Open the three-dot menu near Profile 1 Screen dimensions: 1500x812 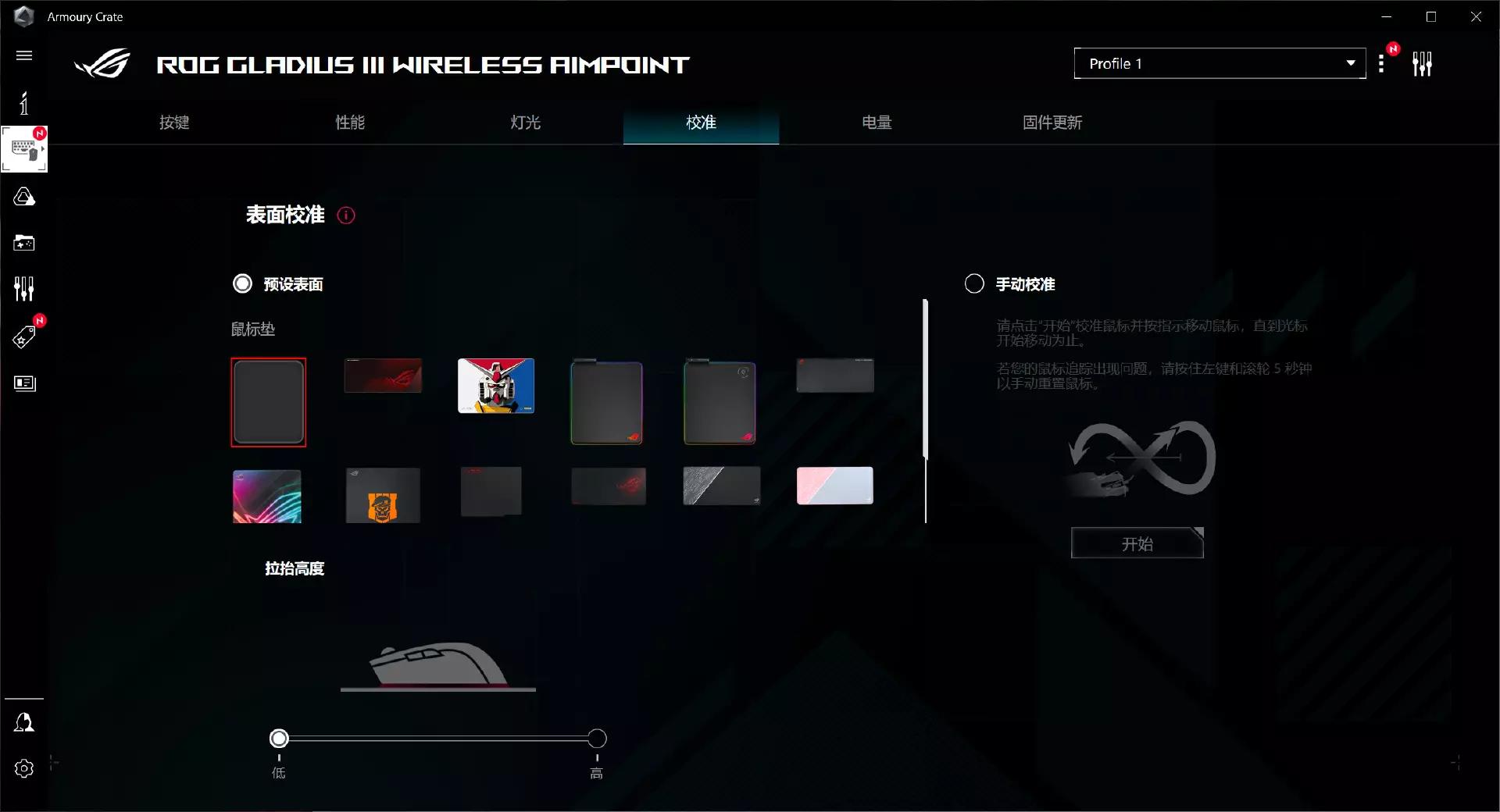coord(1382,63)
